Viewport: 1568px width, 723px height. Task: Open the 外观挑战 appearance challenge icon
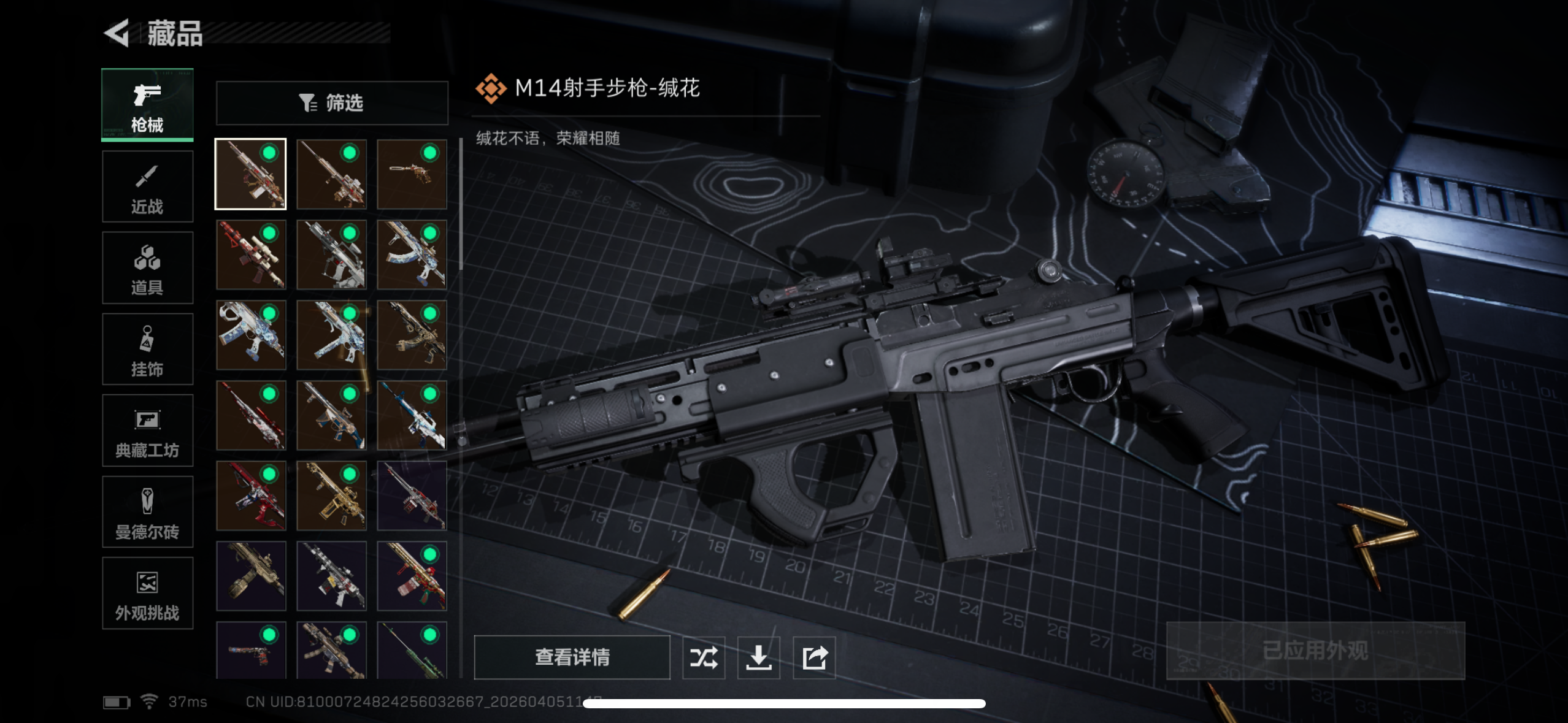tap(147, 594)
